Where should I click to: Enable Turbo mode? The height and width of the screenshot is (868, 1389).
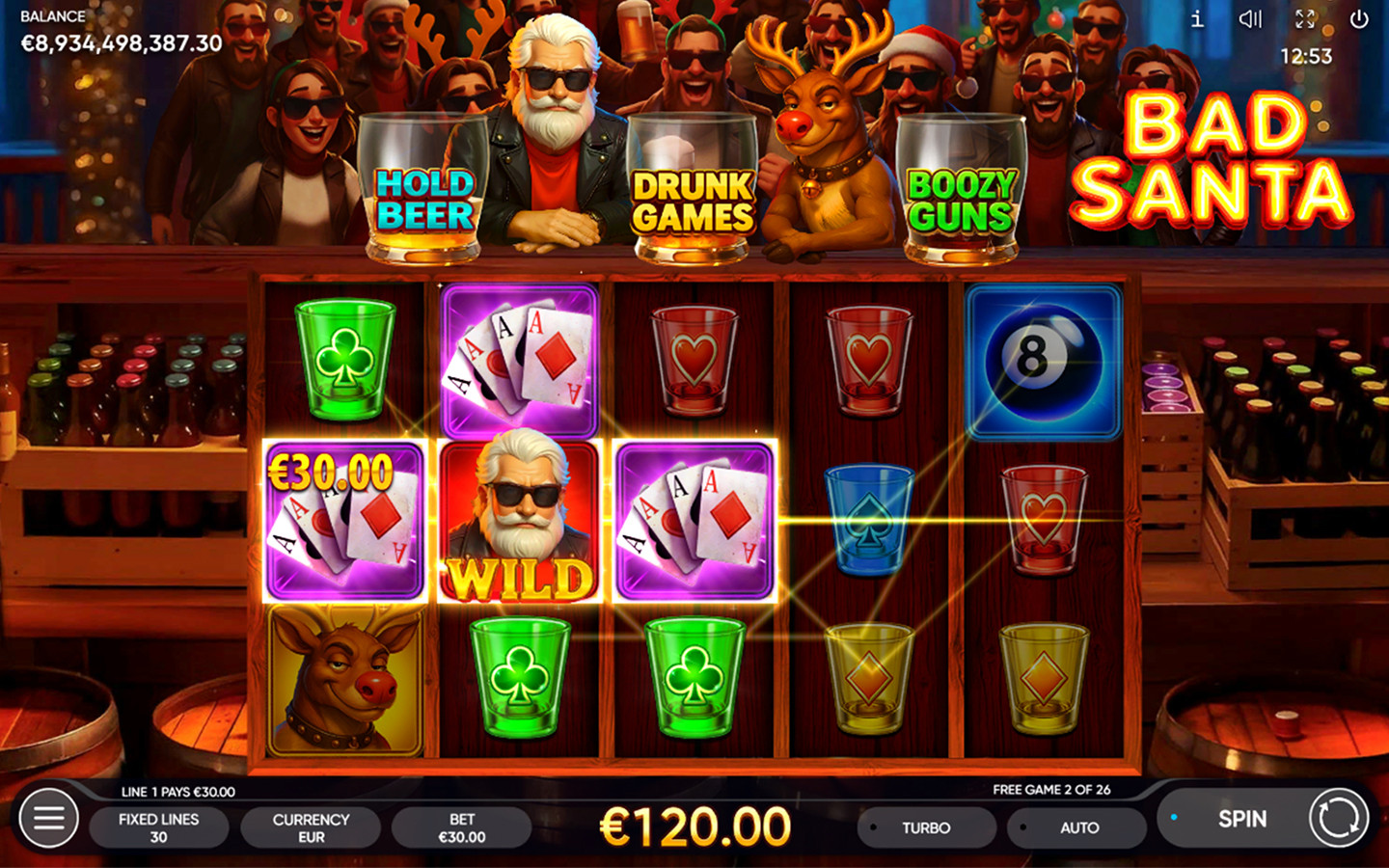[x=924, y=827]
